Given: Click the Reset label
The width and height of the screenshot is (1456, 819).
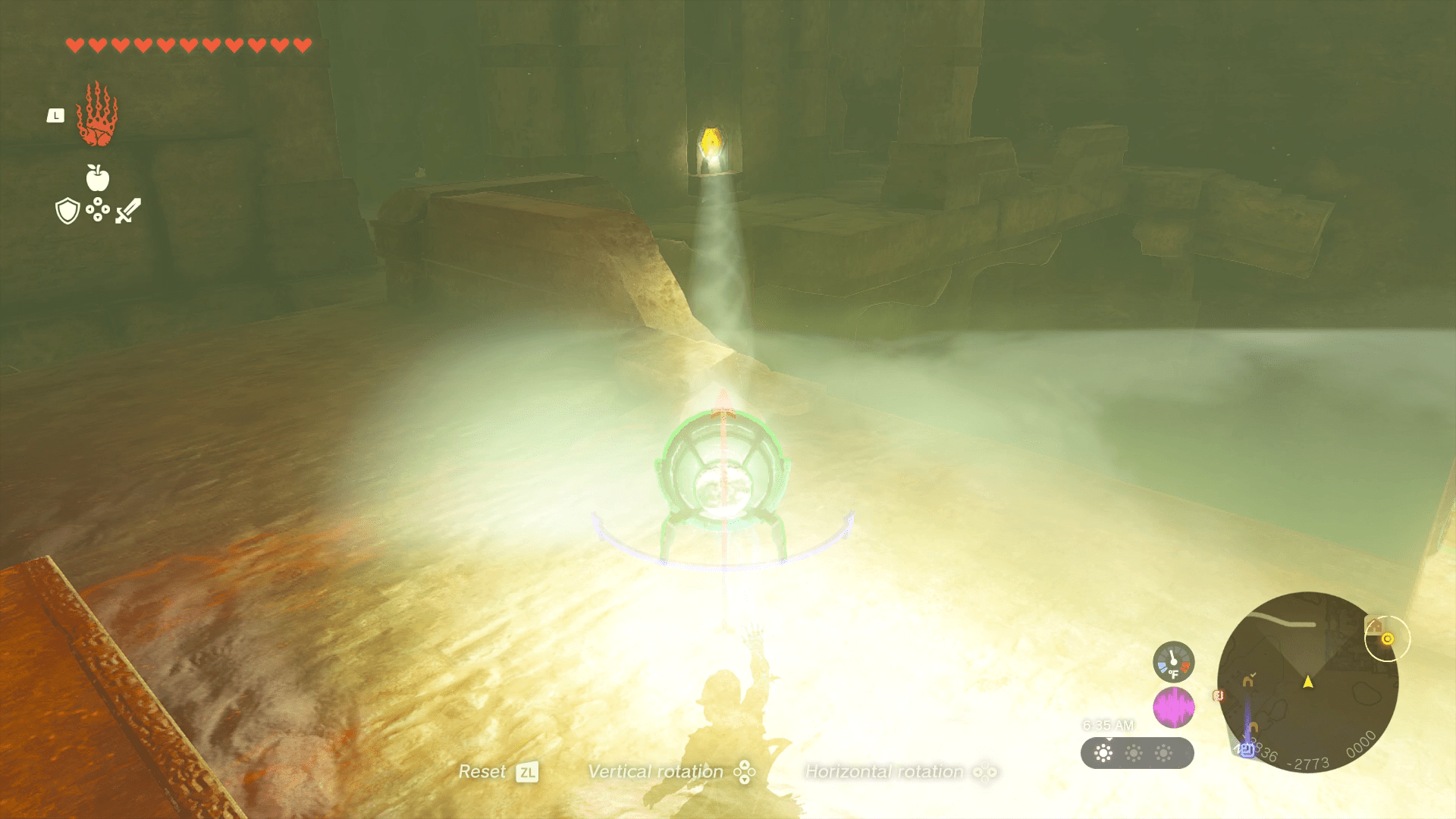Looking at the screenshot, I should pos(482,772).
